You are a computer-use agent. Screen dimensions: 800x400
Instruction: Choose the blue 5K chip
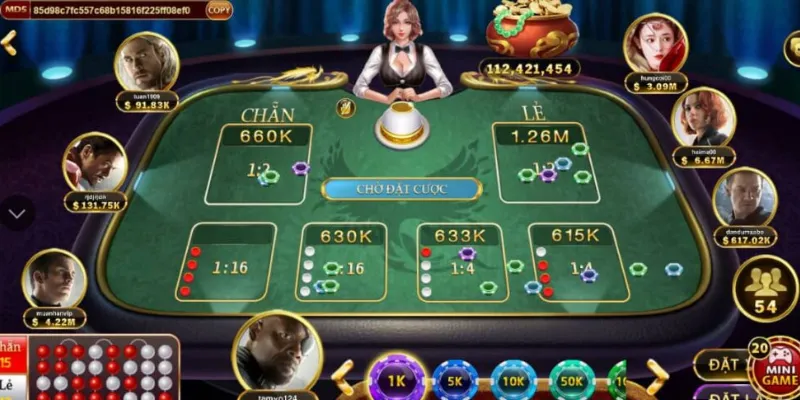pos(455,381)
